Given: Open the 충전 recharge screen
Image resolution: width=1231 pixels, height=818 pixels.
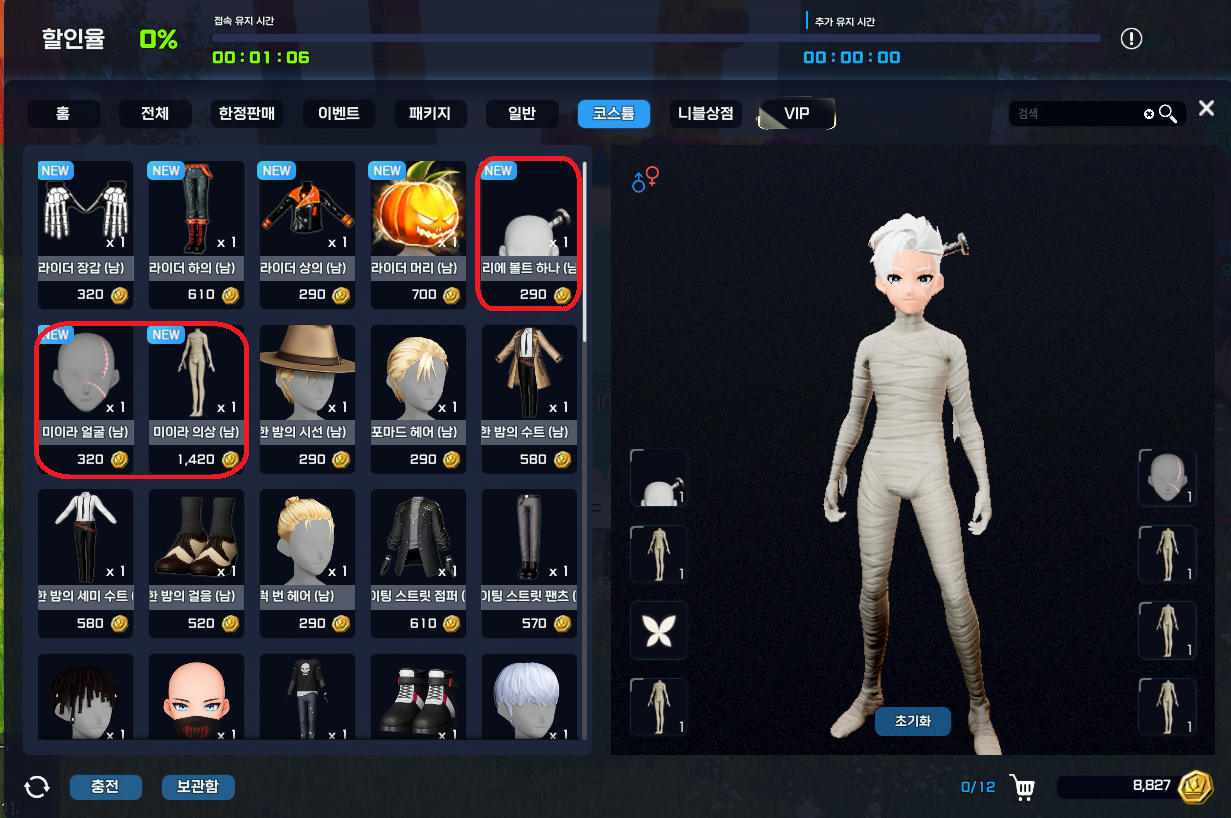Looking at the screenshot, I should 105,787.
